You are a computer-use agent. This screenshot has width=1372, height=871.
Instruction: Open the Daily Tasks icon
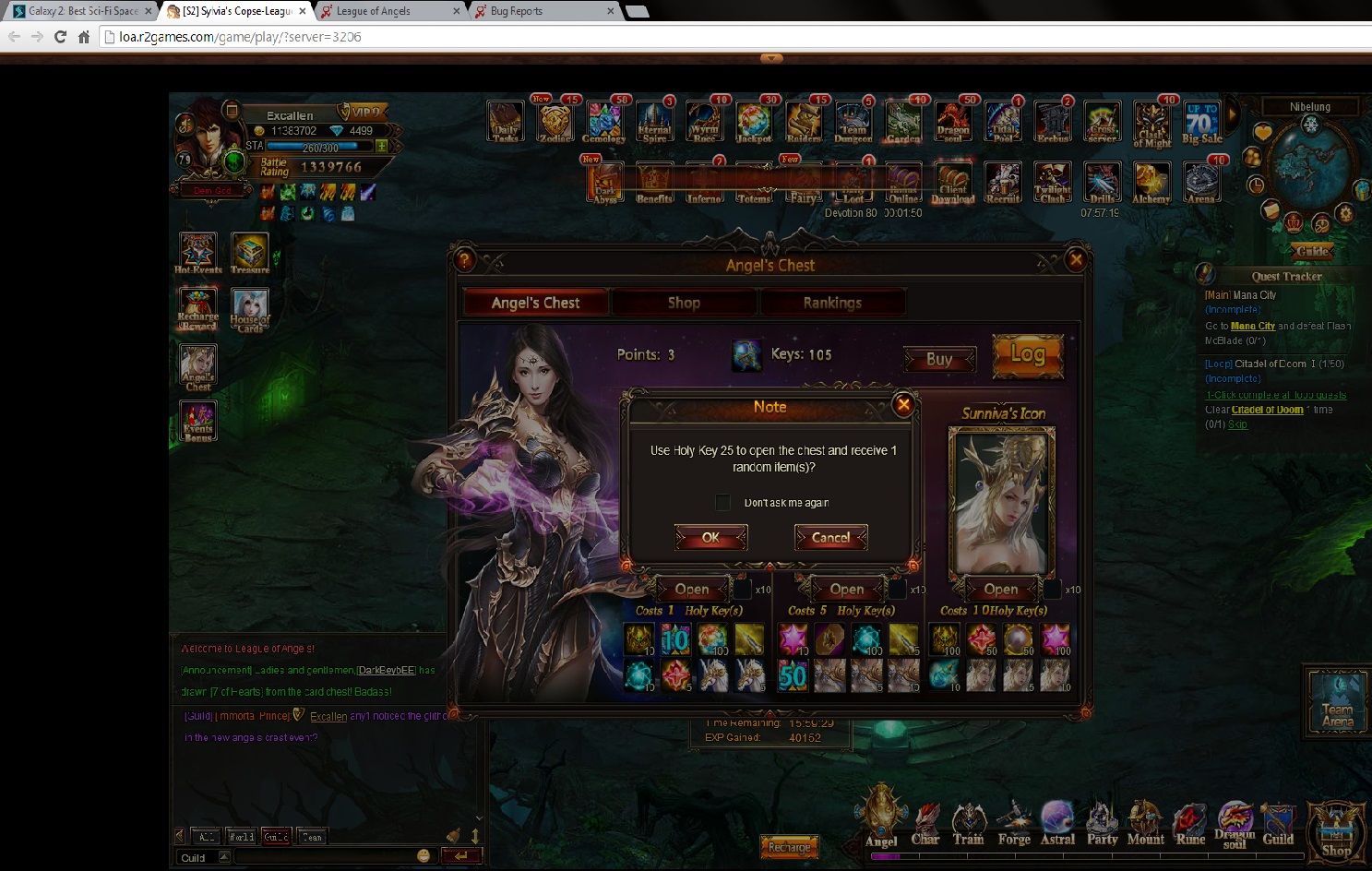506,122
